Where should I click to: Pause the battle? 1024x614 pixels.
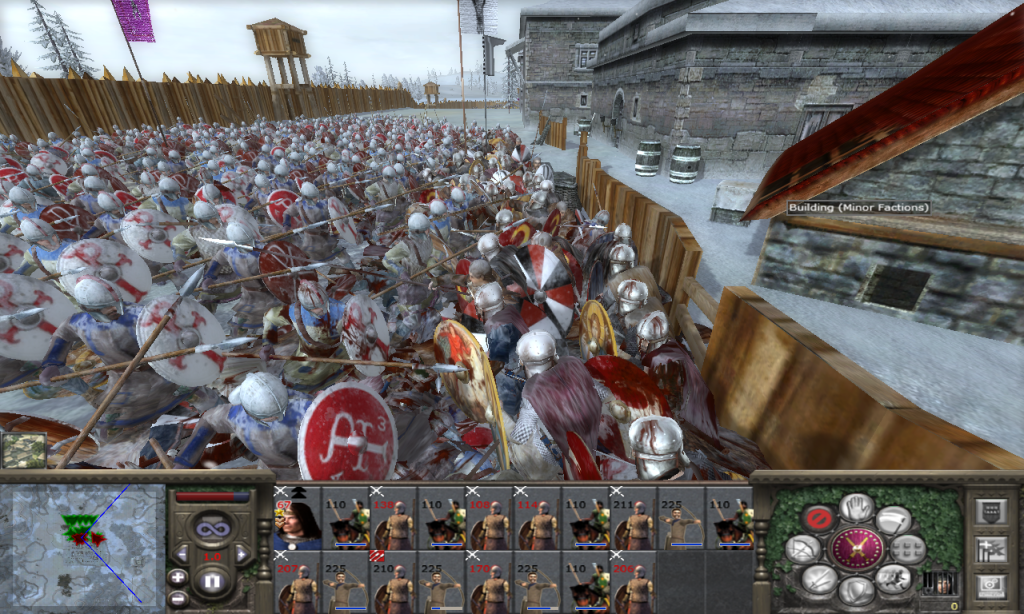click(x=212, y=581)
